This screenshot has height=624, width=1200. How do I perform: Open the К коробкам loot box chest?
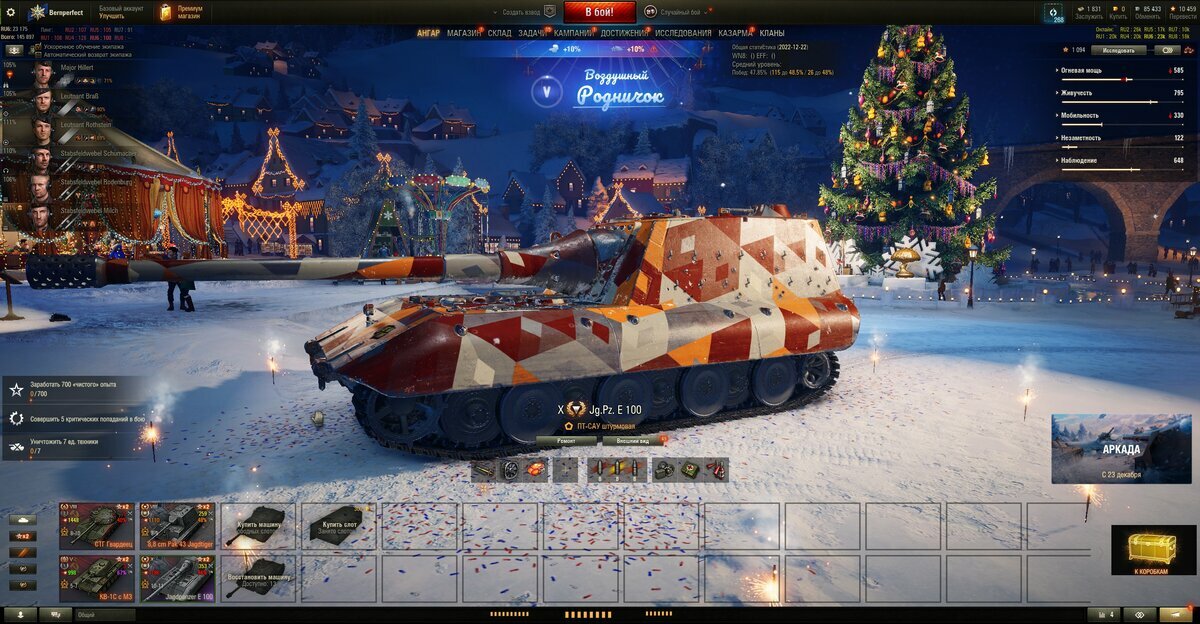[x=1153, y=551]
